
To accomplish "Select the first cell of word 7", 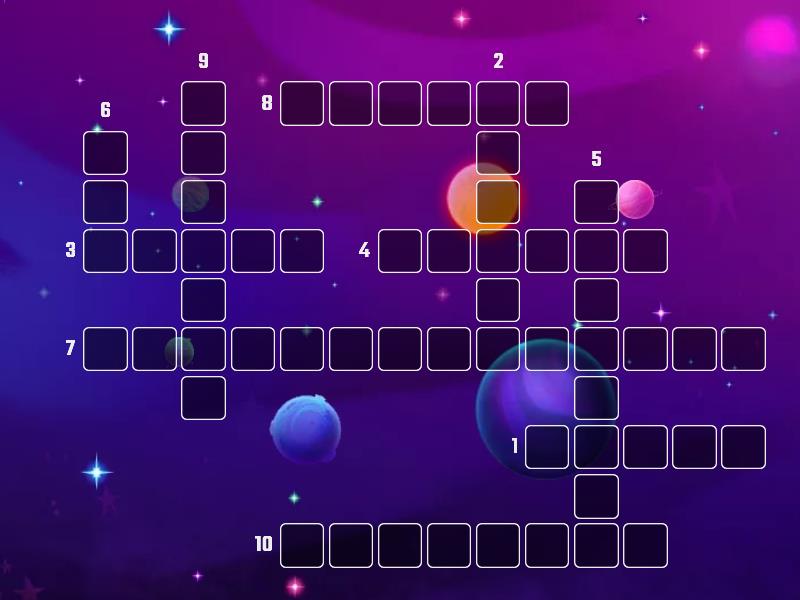I will click(105, 348).
